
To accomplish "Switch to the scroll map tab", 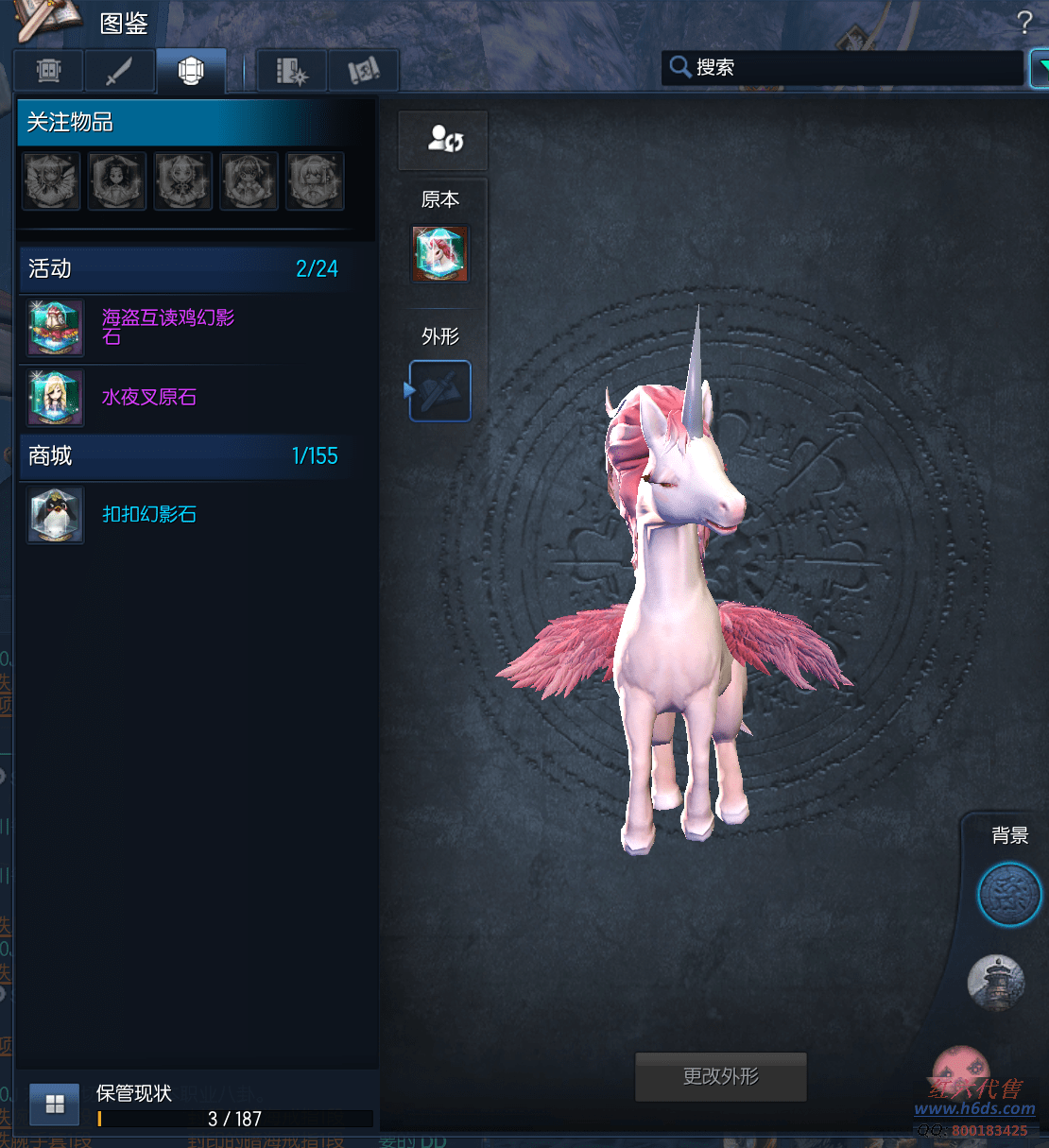I will pyautogui.click(x=363, y=71).
